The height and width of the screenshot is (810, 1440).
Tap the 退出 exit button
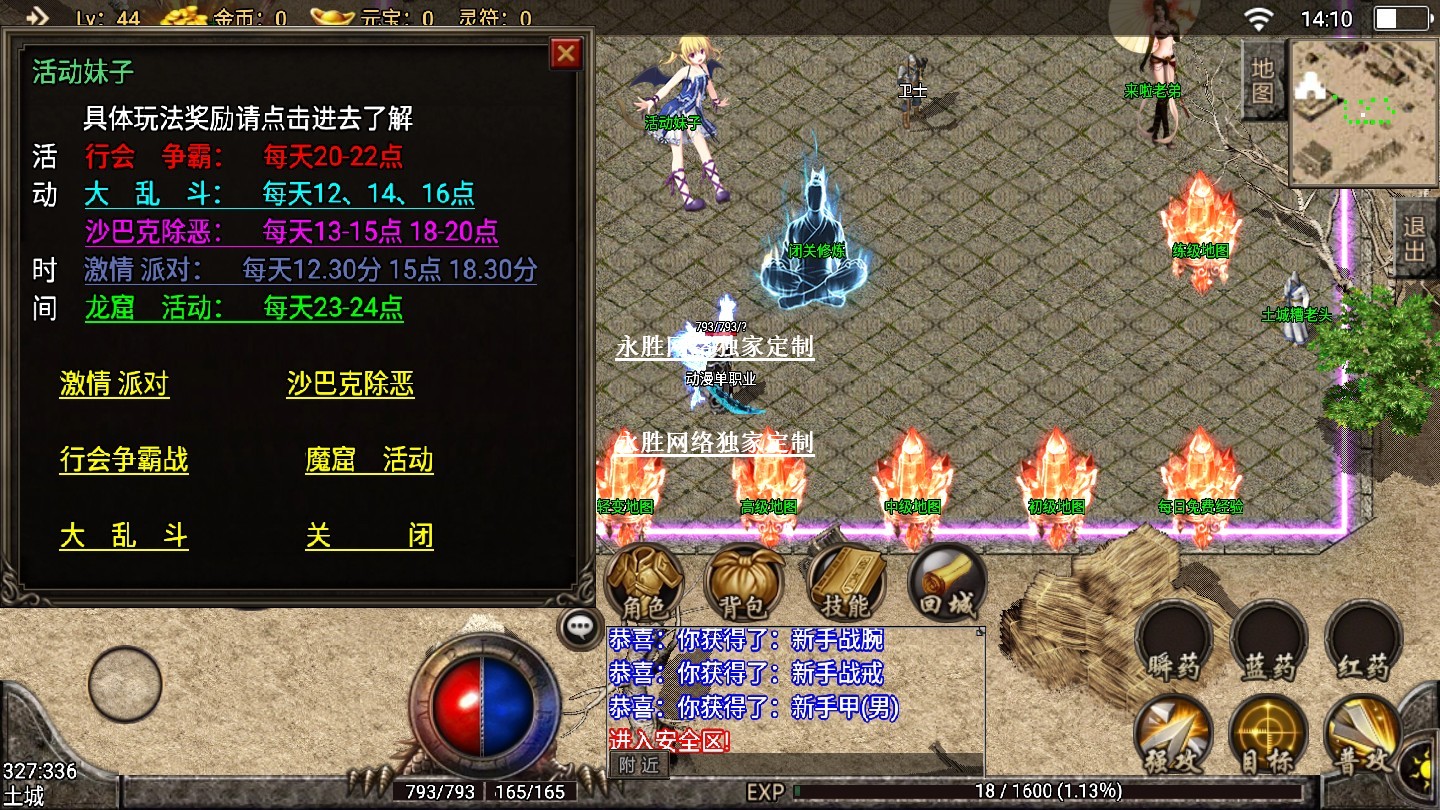[x=1414, y=238]
